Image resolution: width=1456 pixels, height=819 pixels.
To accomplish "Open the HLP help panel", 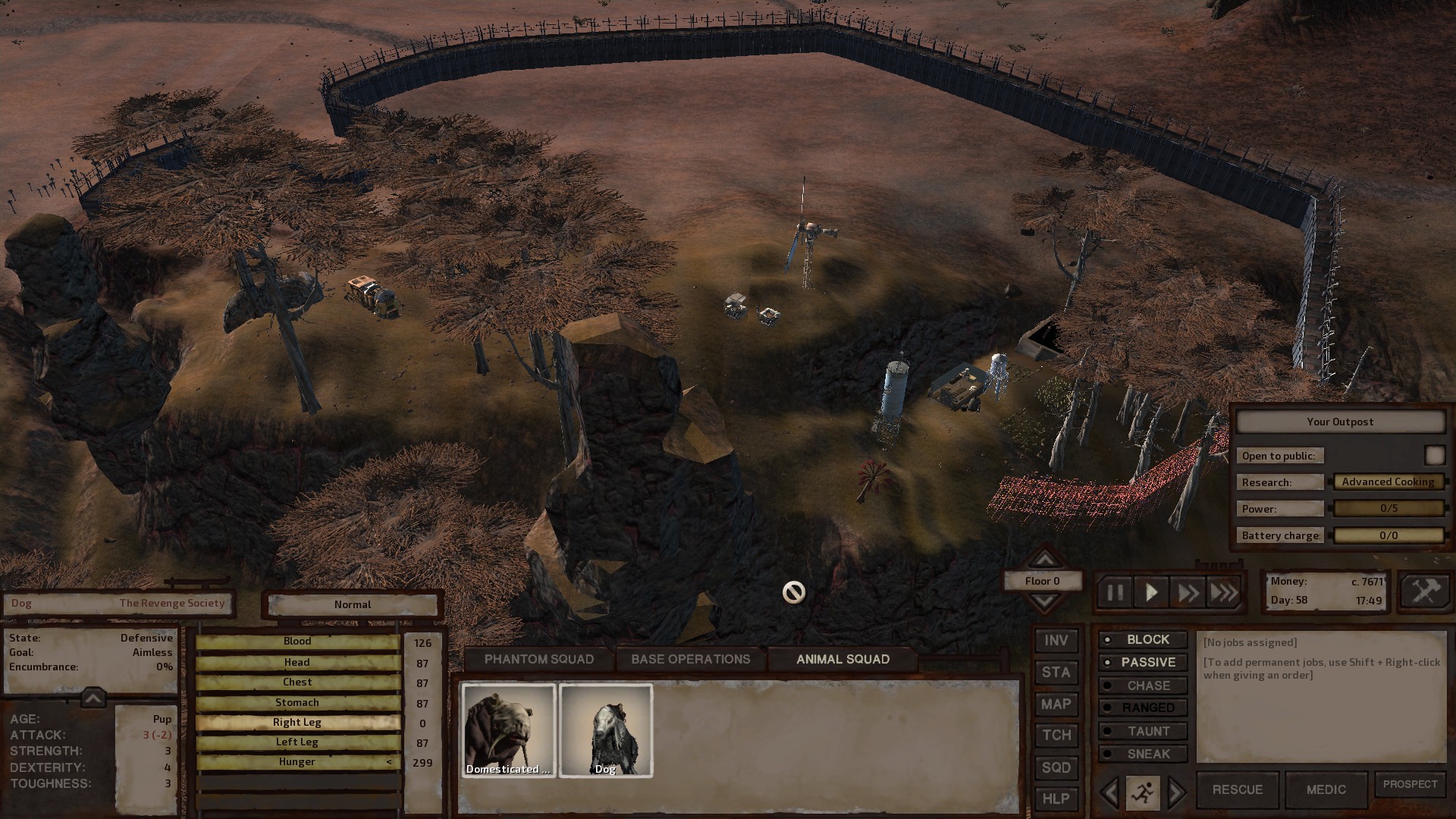I will [1056, 799].
